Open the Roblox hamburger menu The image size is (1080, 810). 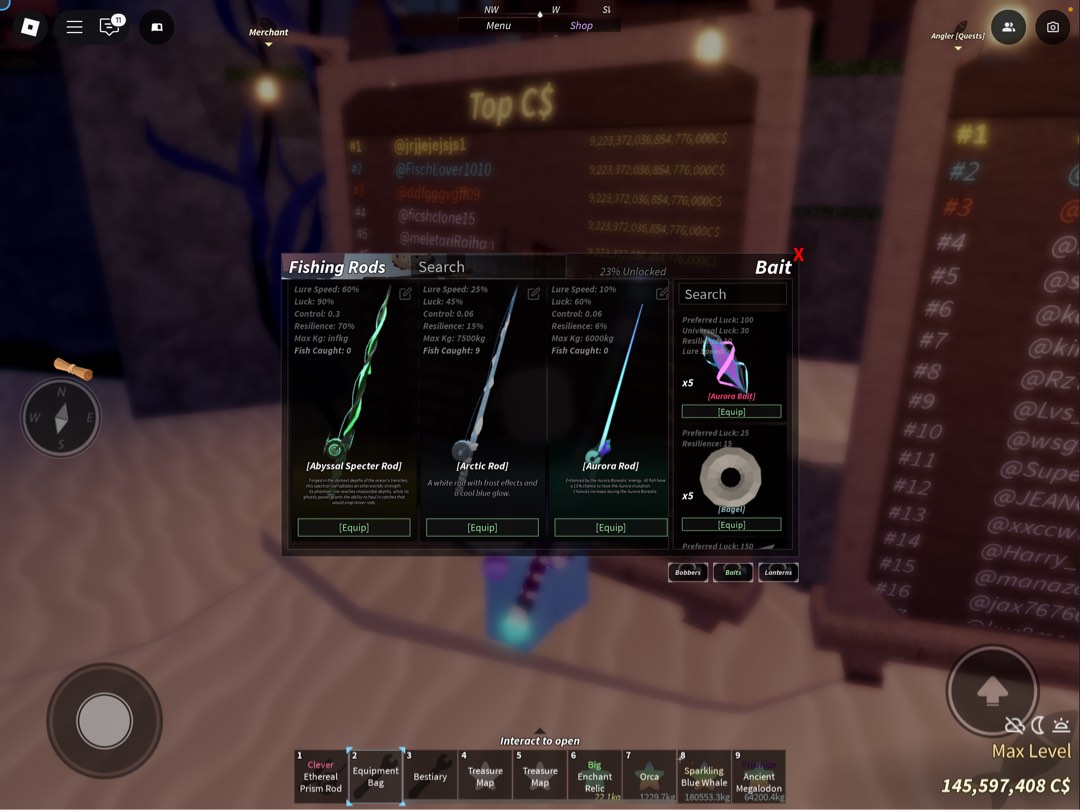coord(74,27)
